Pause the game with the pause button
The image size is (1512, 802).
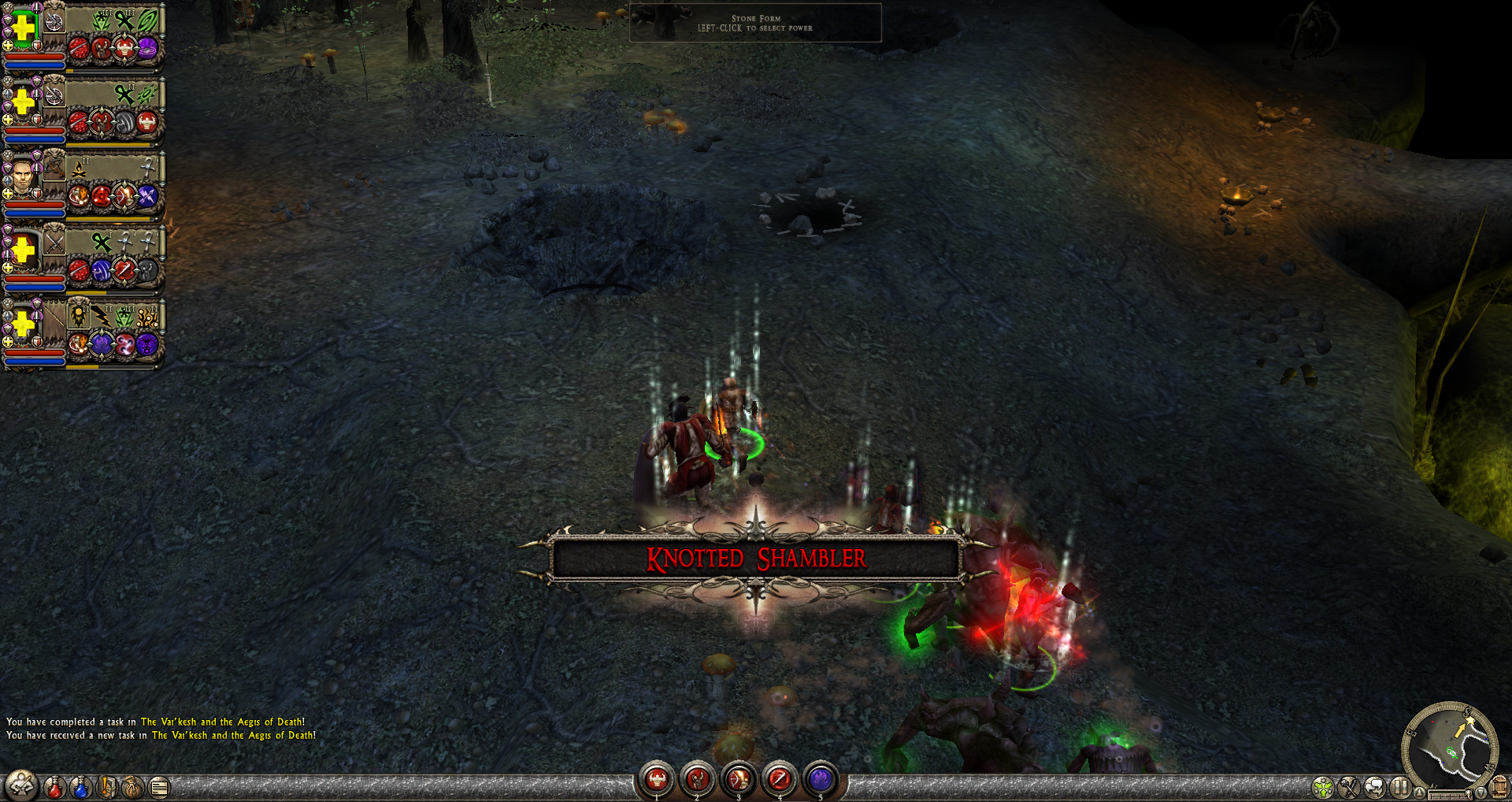[1400, 786]
